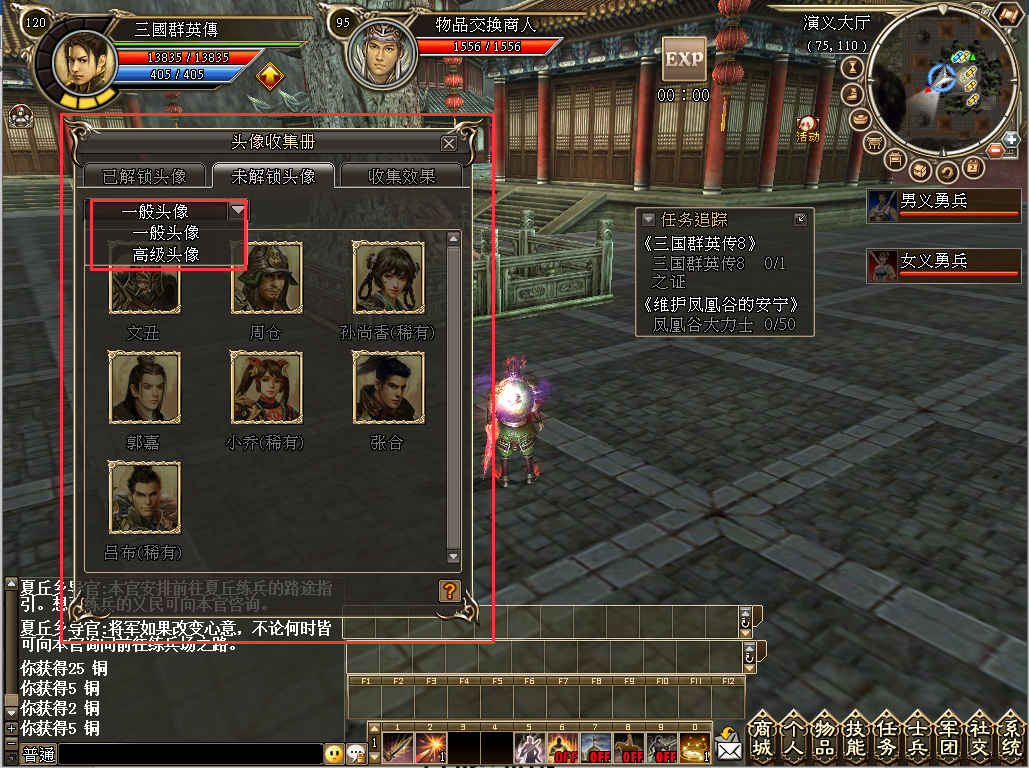Switch to the 已解锁头像 tab

click(x=144, y=176)
